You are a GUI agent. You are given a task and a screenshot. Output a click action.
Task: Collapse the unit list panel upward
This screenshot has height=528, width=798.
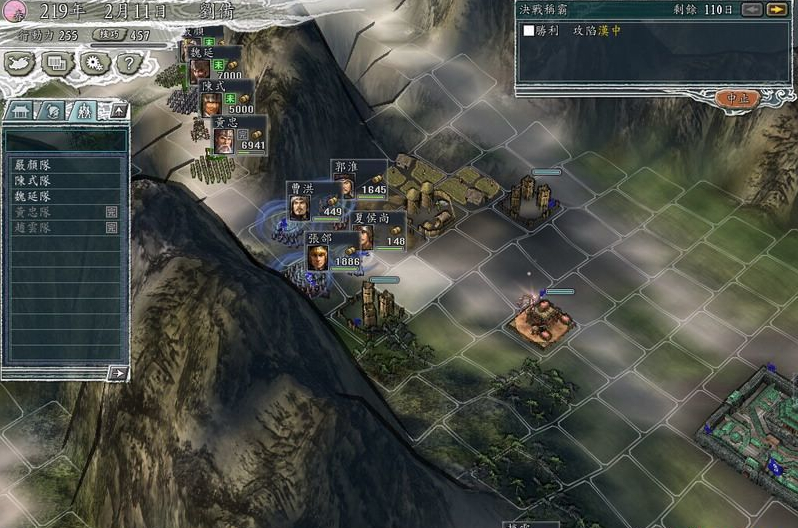(118, 109)
